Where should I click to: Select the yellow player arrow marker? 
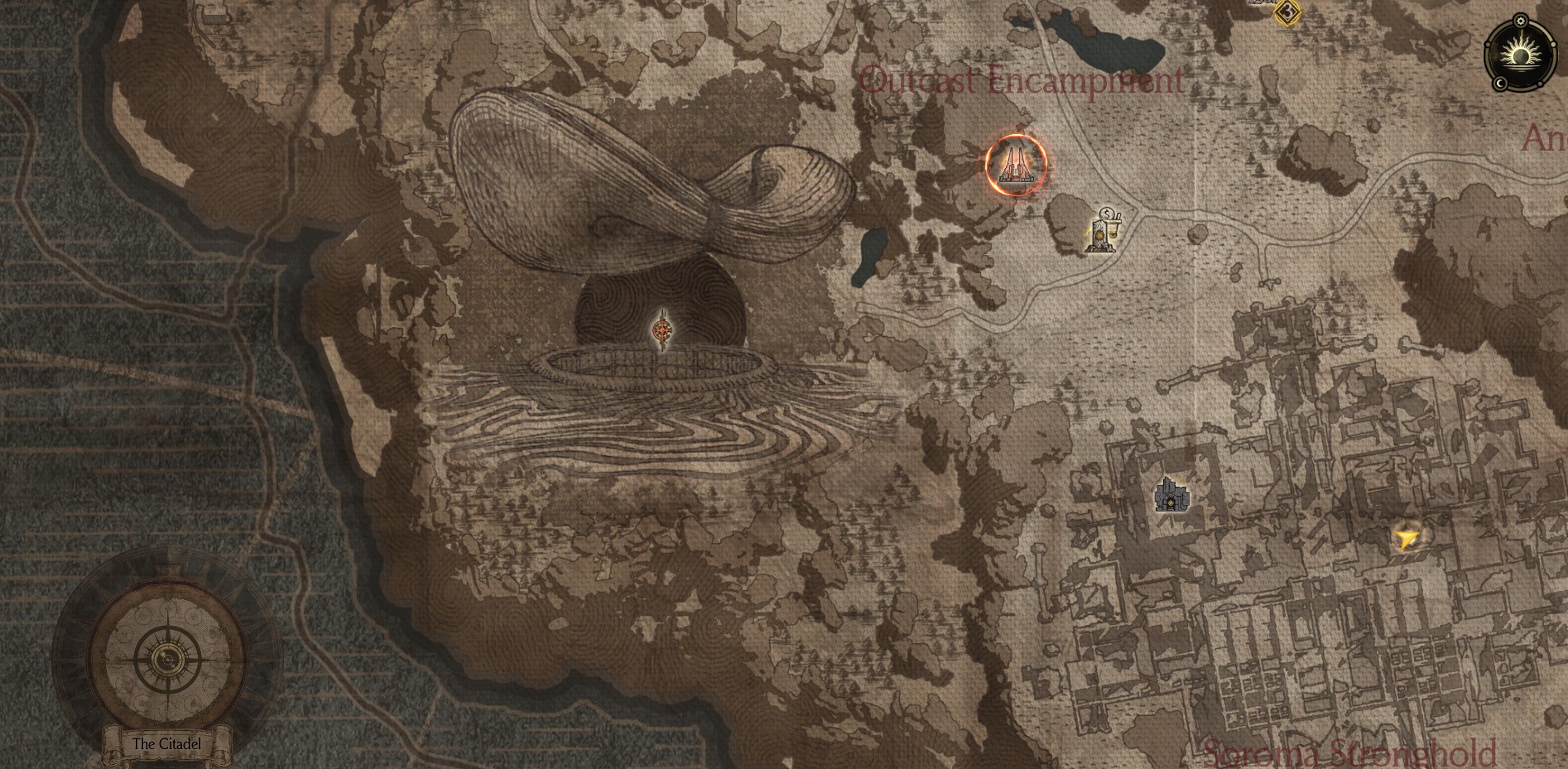point(1406,540)
